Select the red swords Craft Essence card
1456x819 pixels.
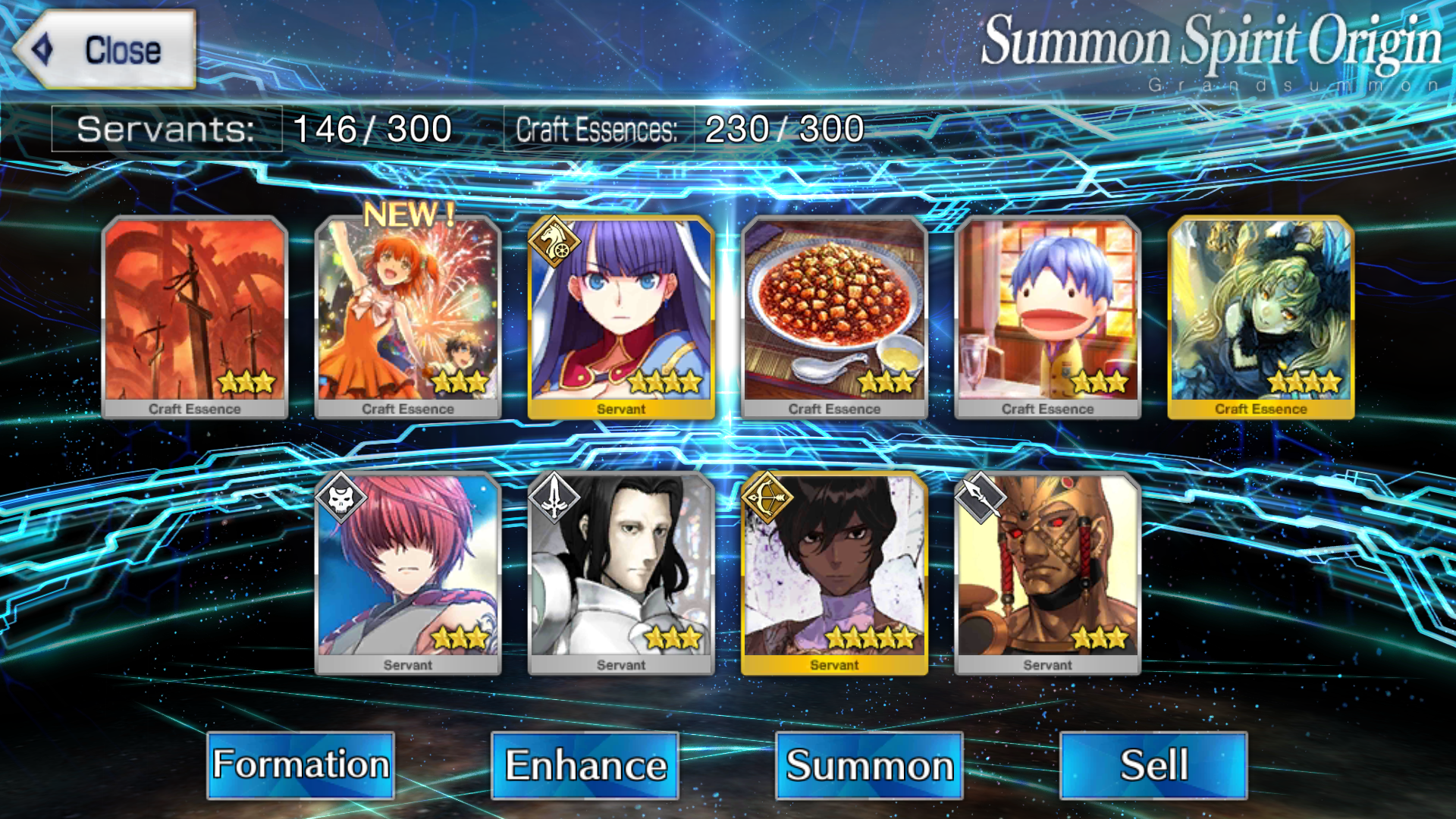click(x=195, y=317)
